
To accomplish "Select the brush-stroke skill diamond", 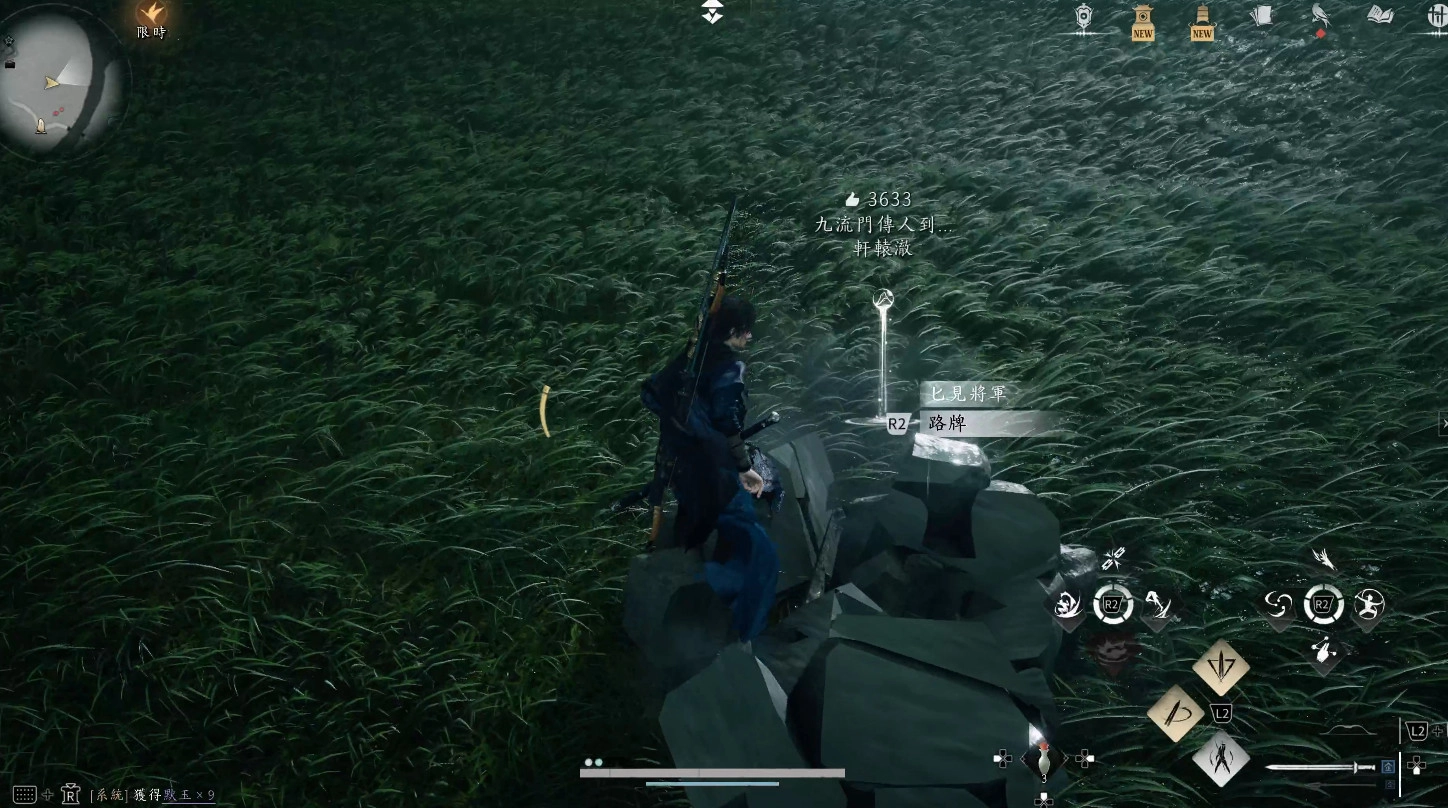I will coord(1178,714).
